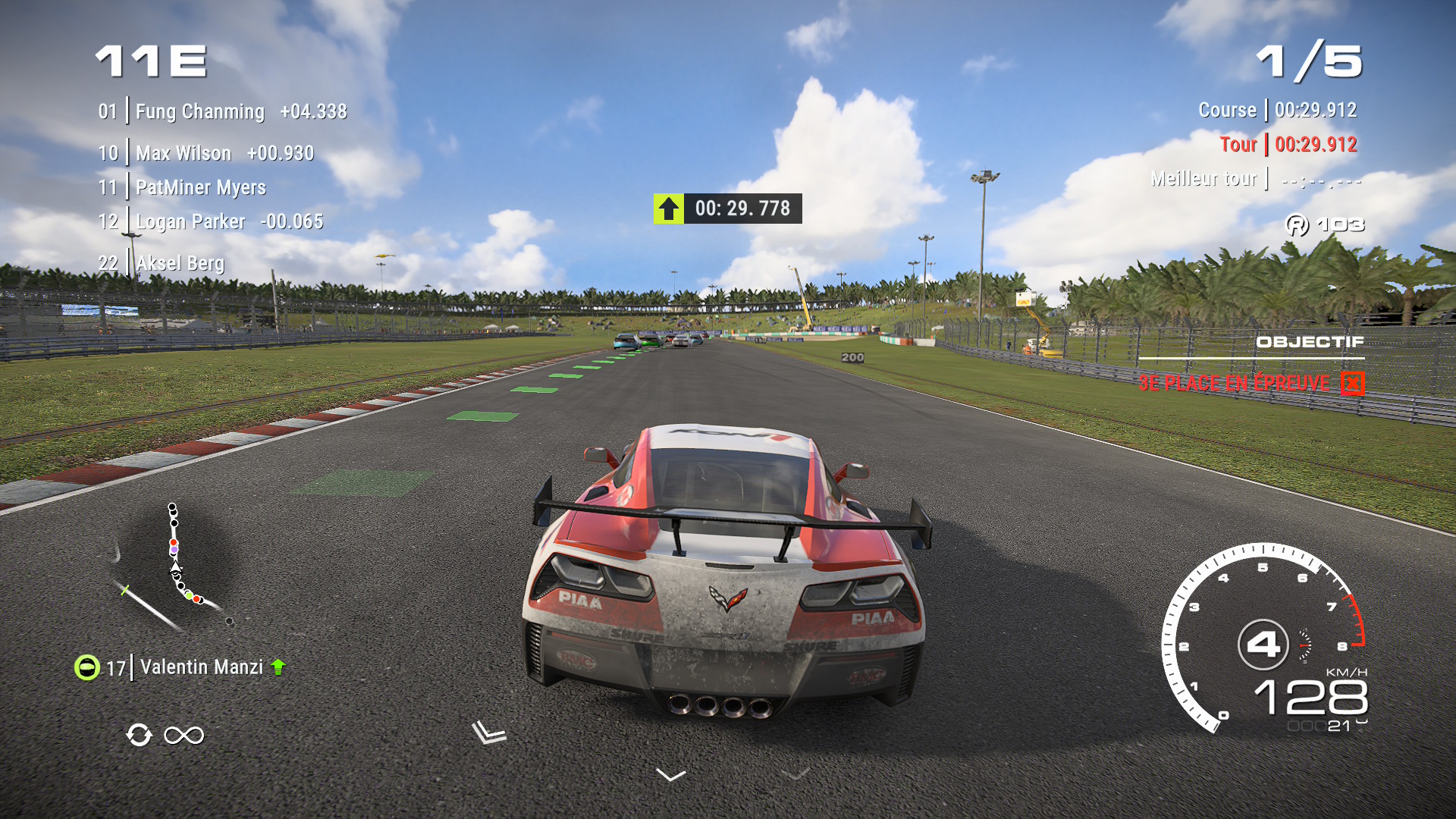Viewport: 1456px width, 819px height.
Task: Click the red X objective status box
Action: pyautogui.click(x=1352, y=384)
